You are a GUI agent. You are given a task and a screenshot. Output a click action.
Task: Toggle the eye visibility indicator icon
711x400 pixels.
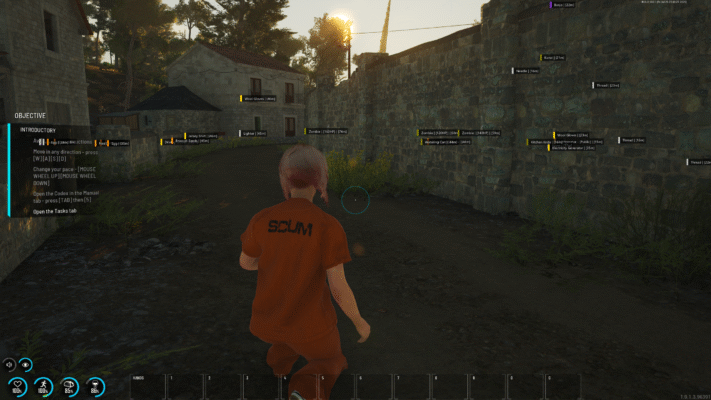(x=26, y=365)
